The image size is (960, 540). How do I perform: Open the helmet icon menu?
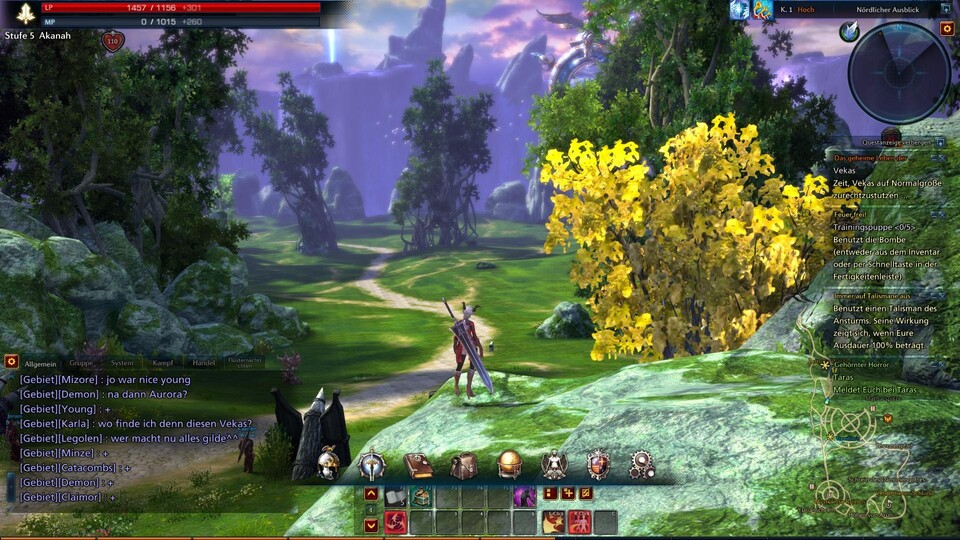(328, 464)
